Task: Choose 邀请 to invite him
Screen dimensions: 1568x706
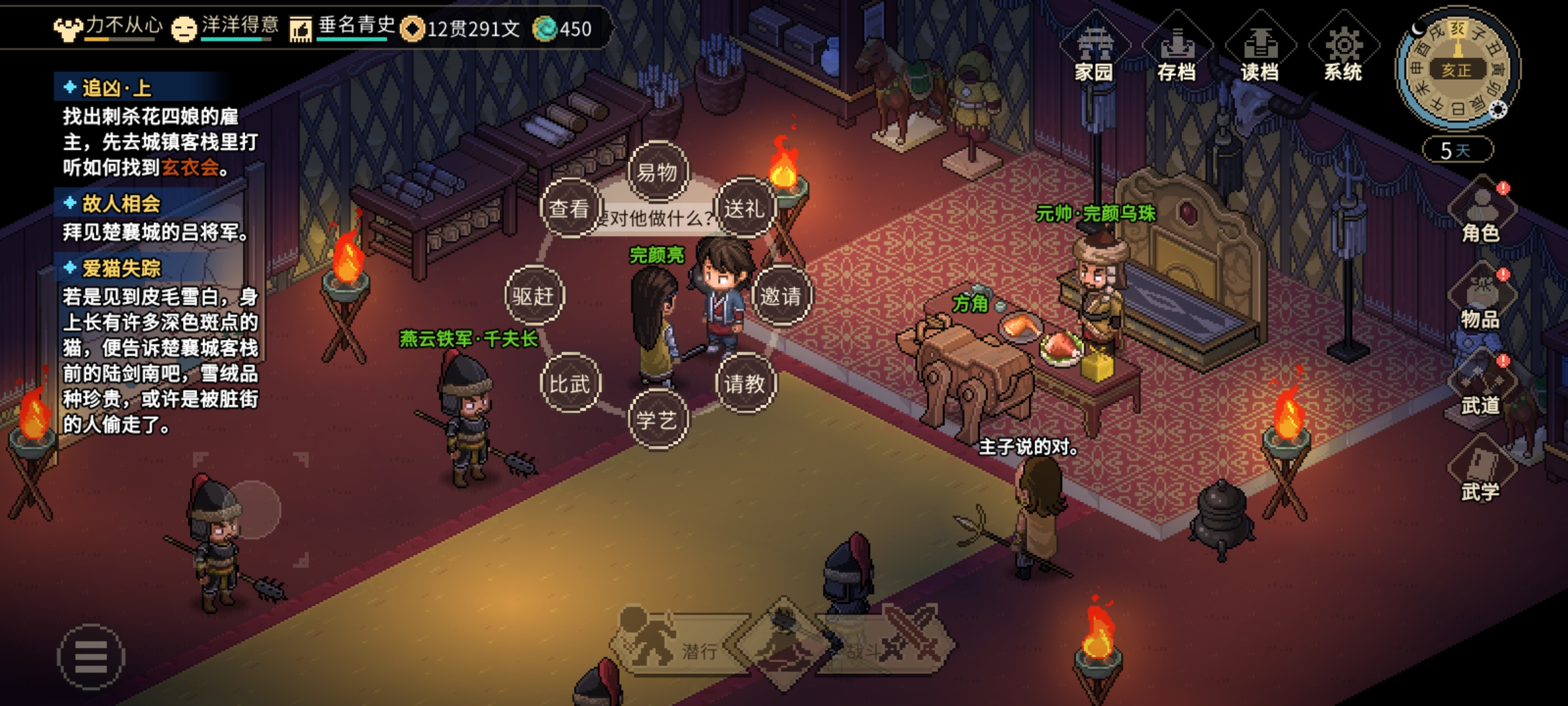Action: point(781,296)
